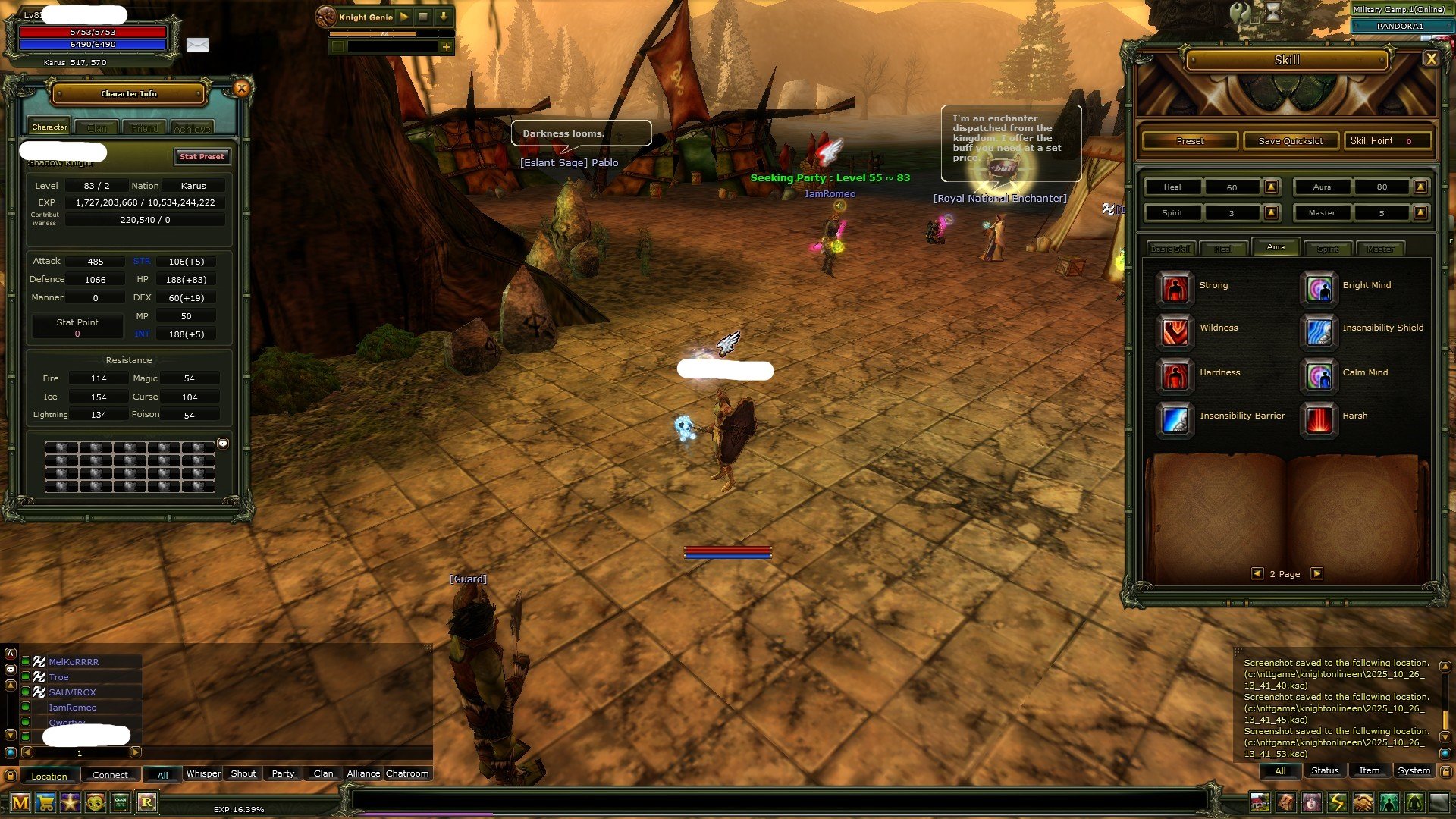Switch to the Friend tab

point(145,128)
